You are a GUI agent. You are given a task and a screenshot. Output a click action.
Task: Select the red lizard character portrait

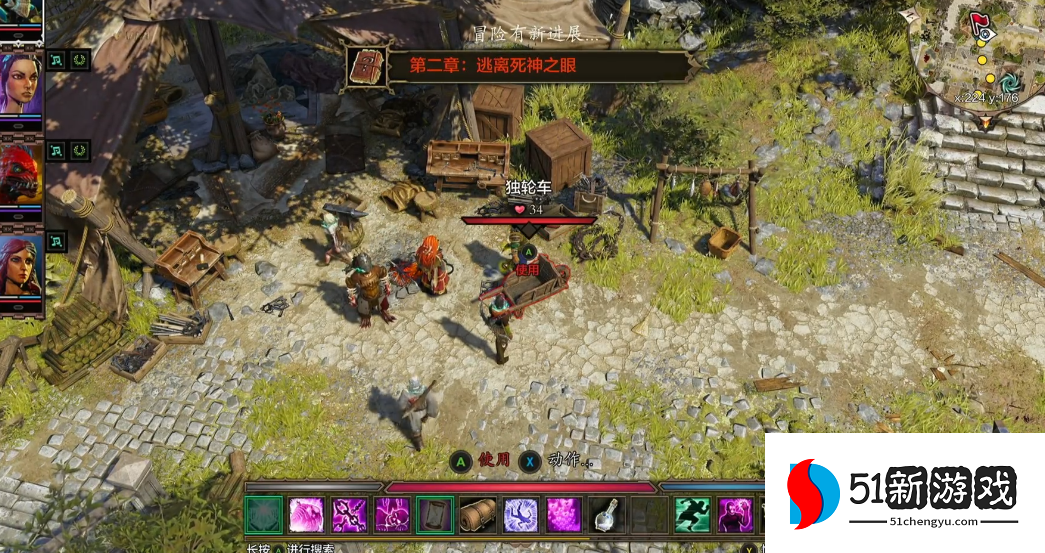(21, 173)
